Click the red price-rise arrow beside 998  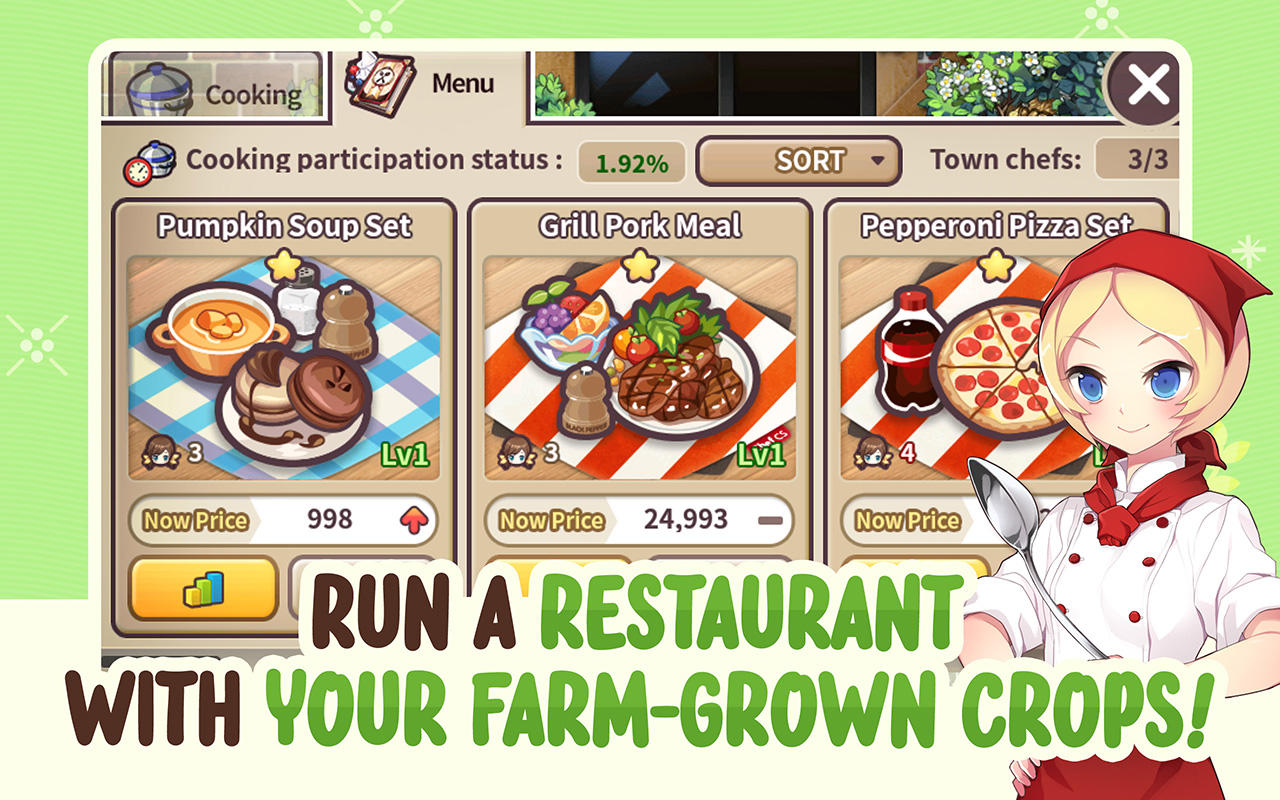[x=412, y=519]
